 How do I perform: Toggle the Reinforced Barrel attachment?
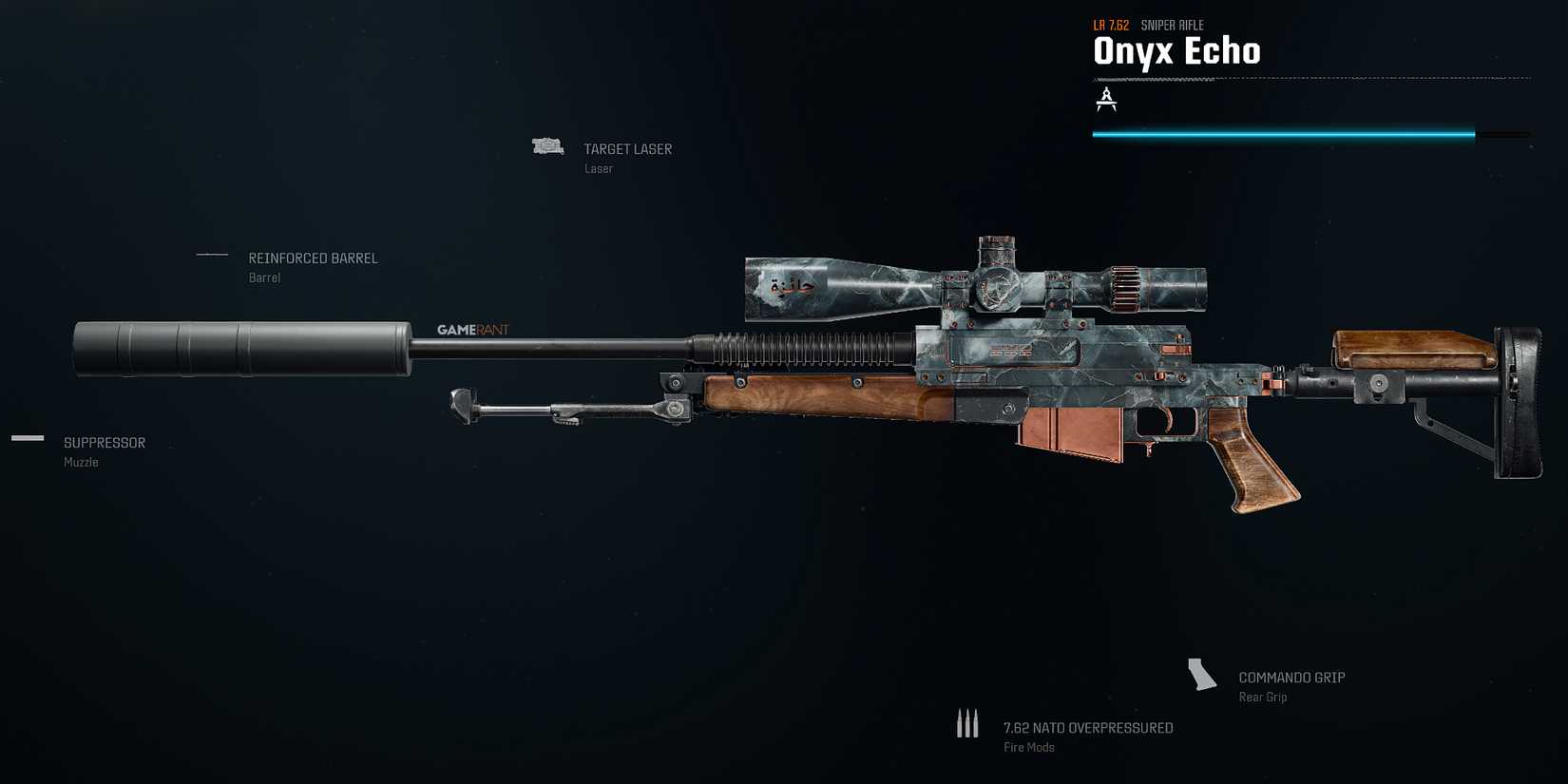click(313, 258)
